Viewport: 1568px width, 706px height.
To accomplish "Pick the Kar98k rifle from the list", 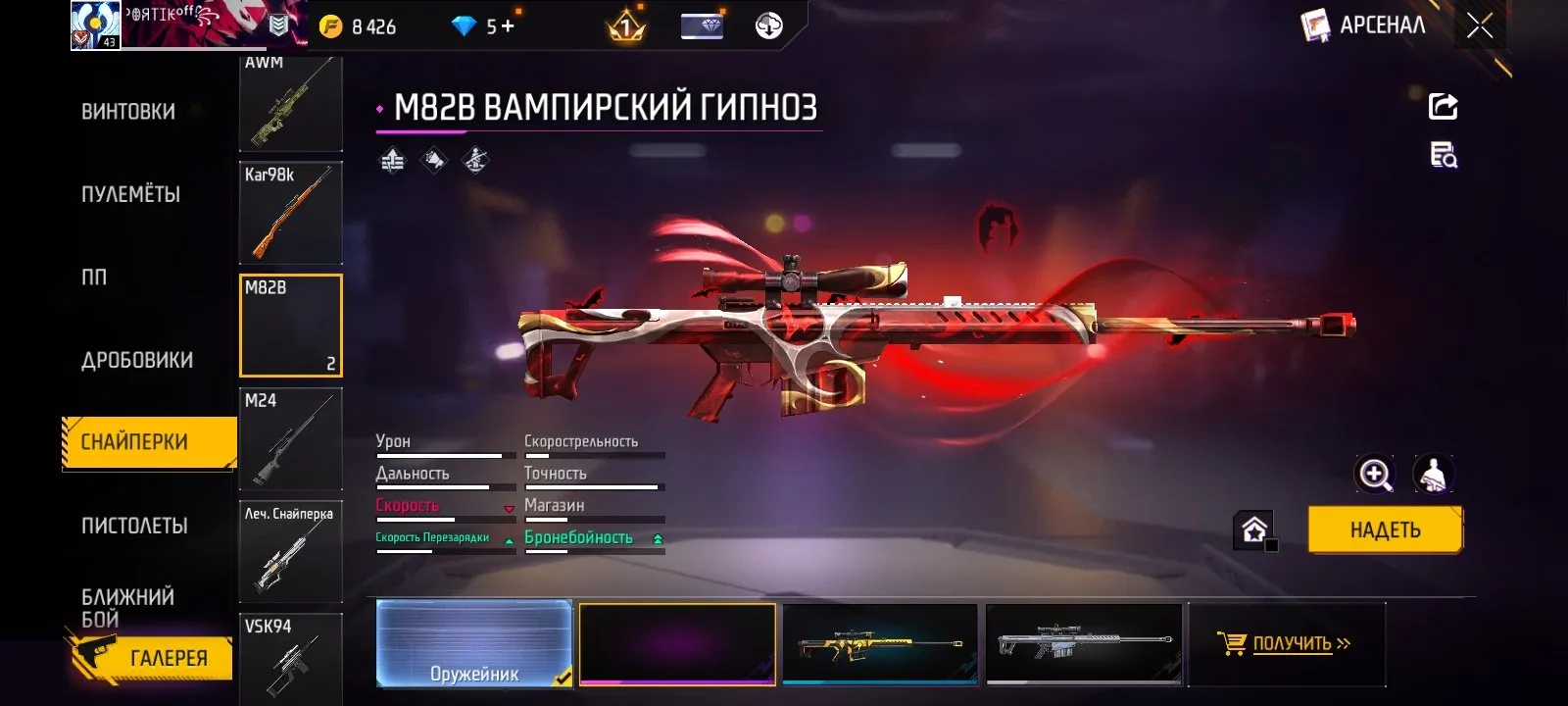I will (x=290, y=213).
